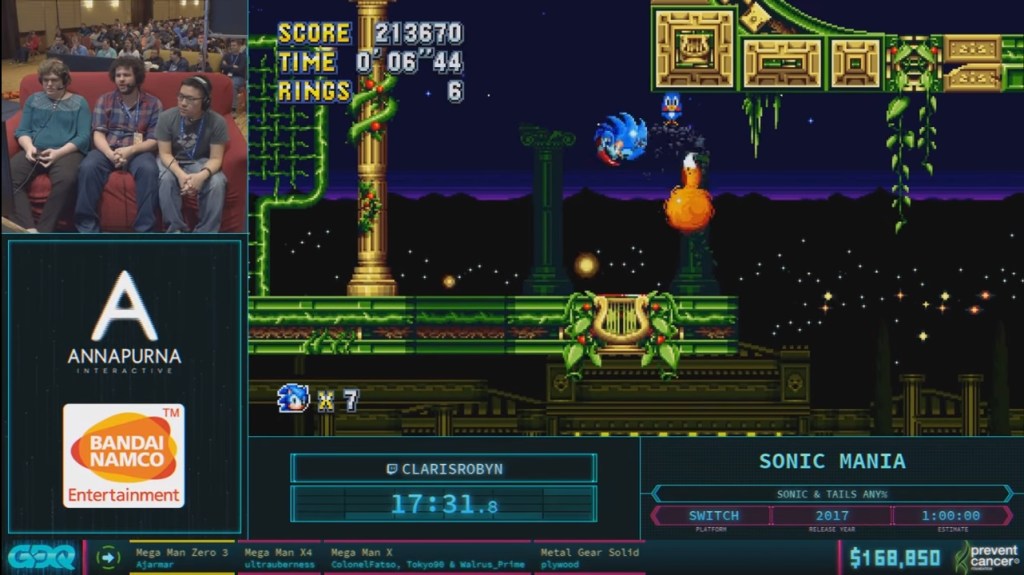1024x575 pixels.
Task: Click the Sonic lives icon
Action: 292,398
